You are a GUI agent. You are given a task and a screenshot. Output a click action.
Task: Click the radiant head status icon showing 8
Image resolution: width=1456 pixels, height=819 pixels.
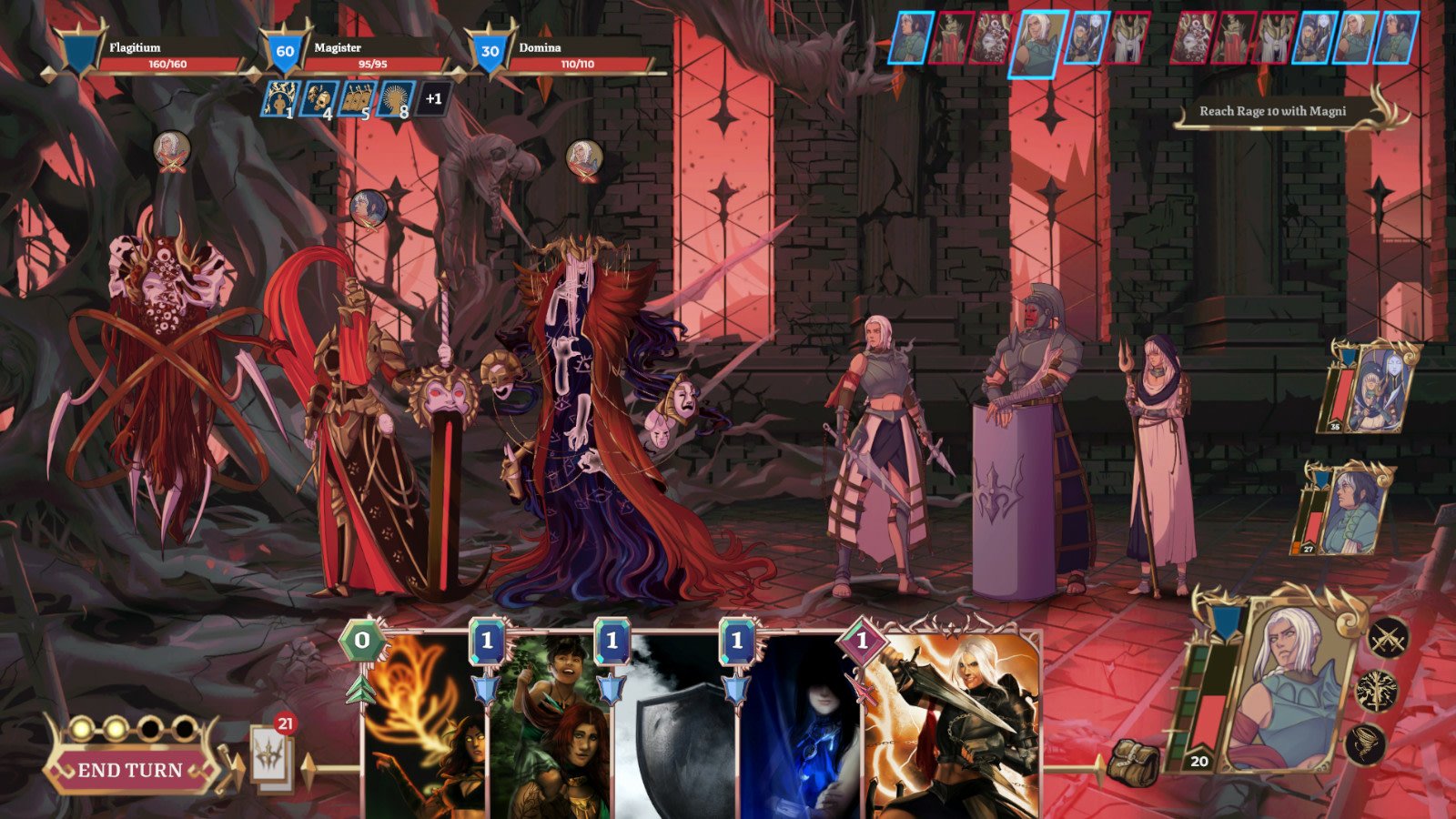click(398, 96)
